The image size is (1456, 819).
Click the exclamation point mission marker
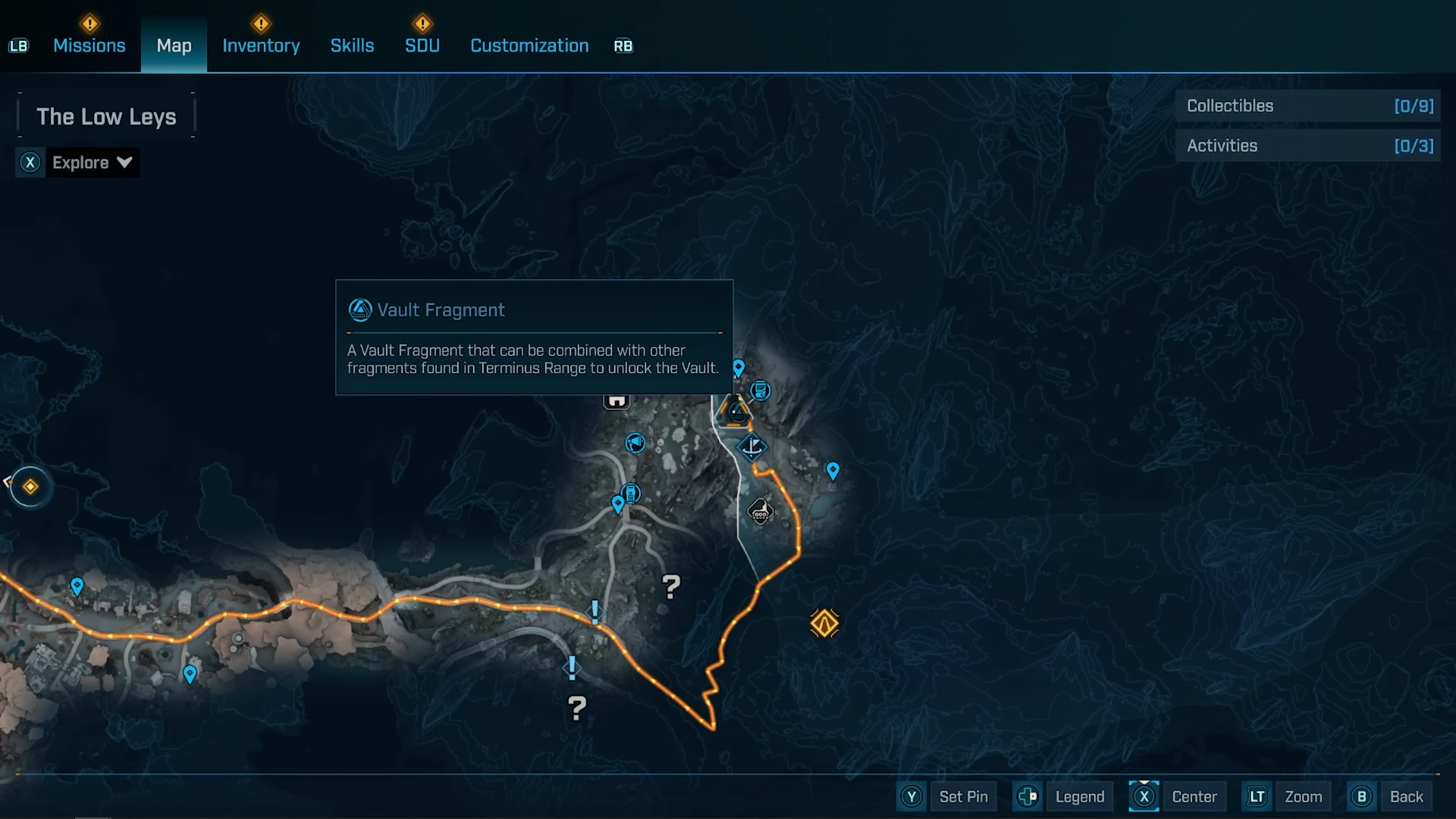tap(595, 612)
